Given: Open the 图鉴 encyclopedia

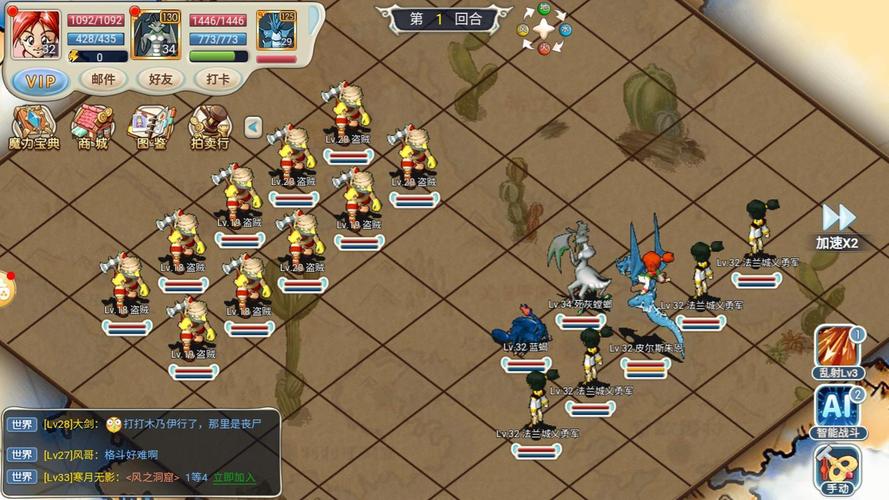Looking at the screenshot, I should click(151, 127).
